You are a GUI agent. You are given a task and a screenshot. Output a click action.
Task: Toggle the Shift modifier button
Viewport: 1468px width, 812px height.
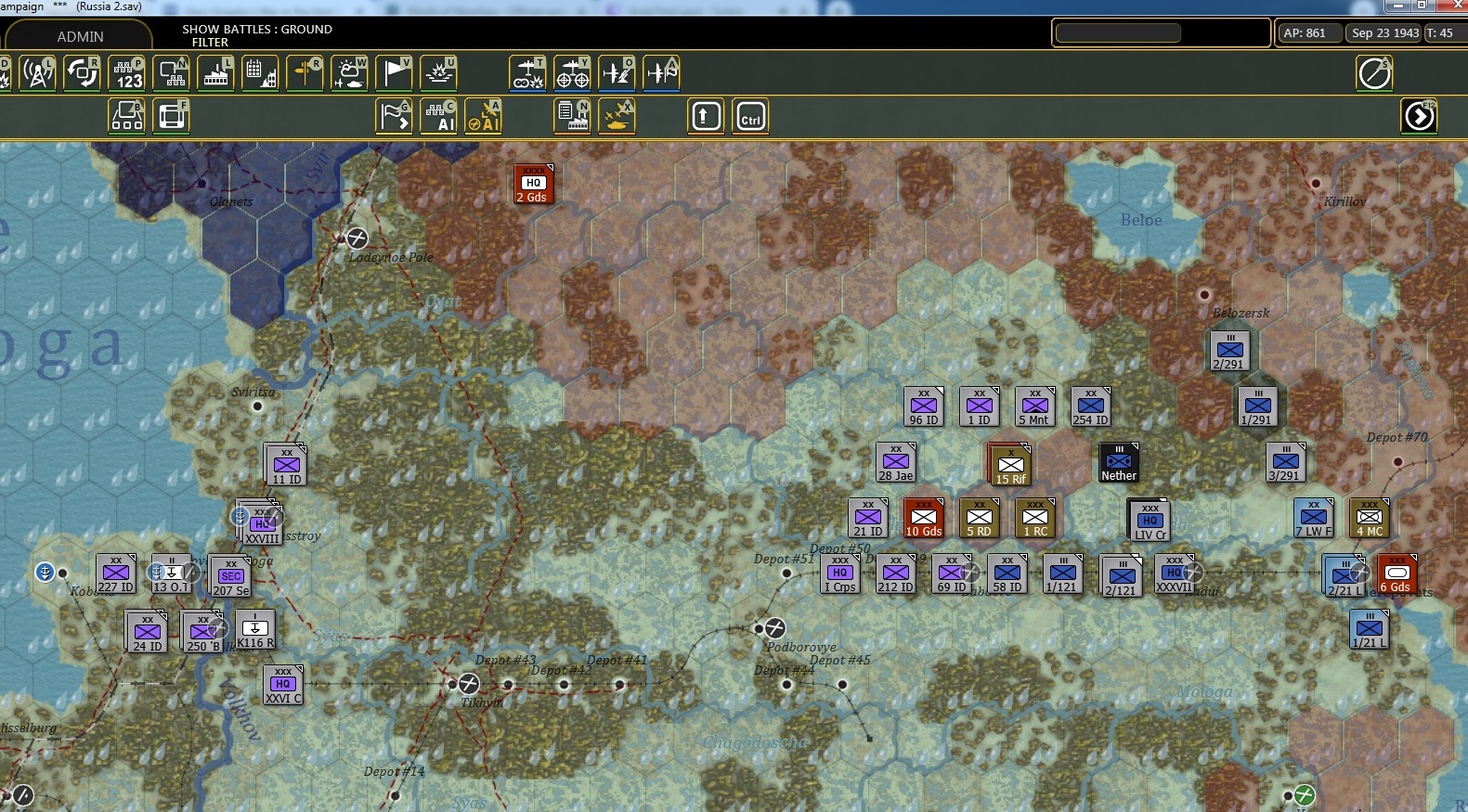click(706, 116)
